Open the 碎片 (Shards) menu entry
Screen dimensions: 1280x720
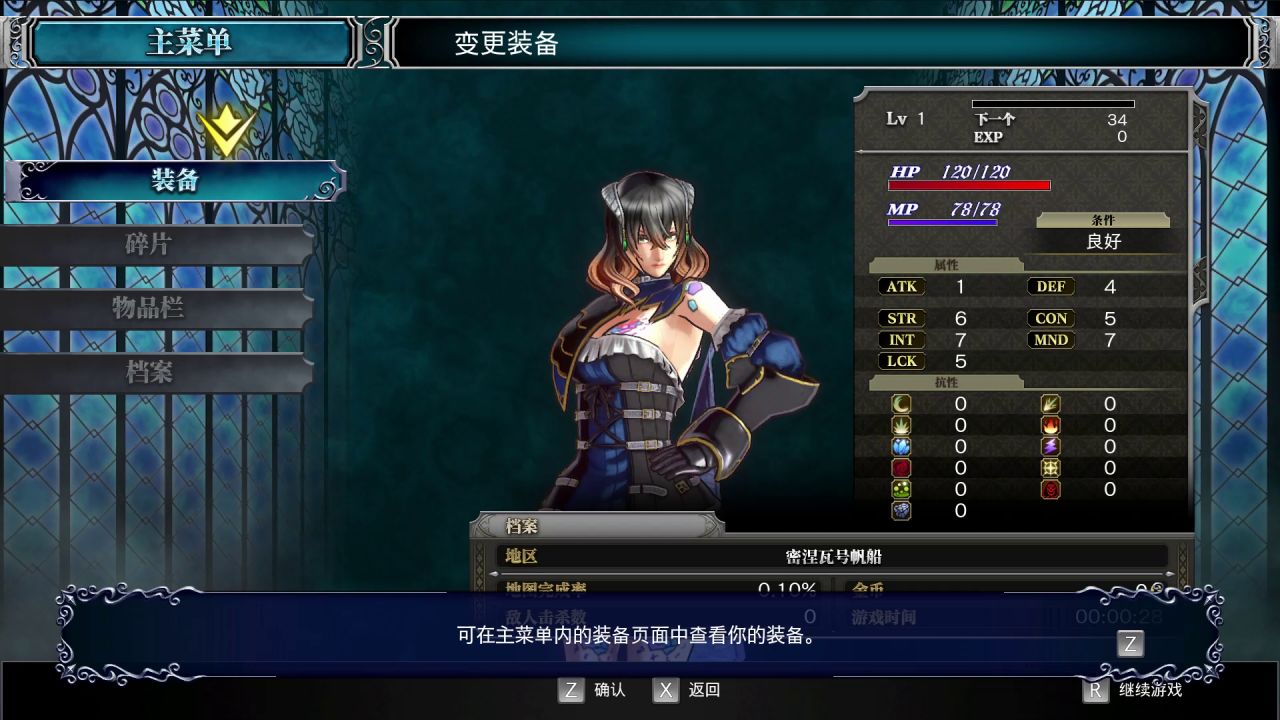point(150,245)
